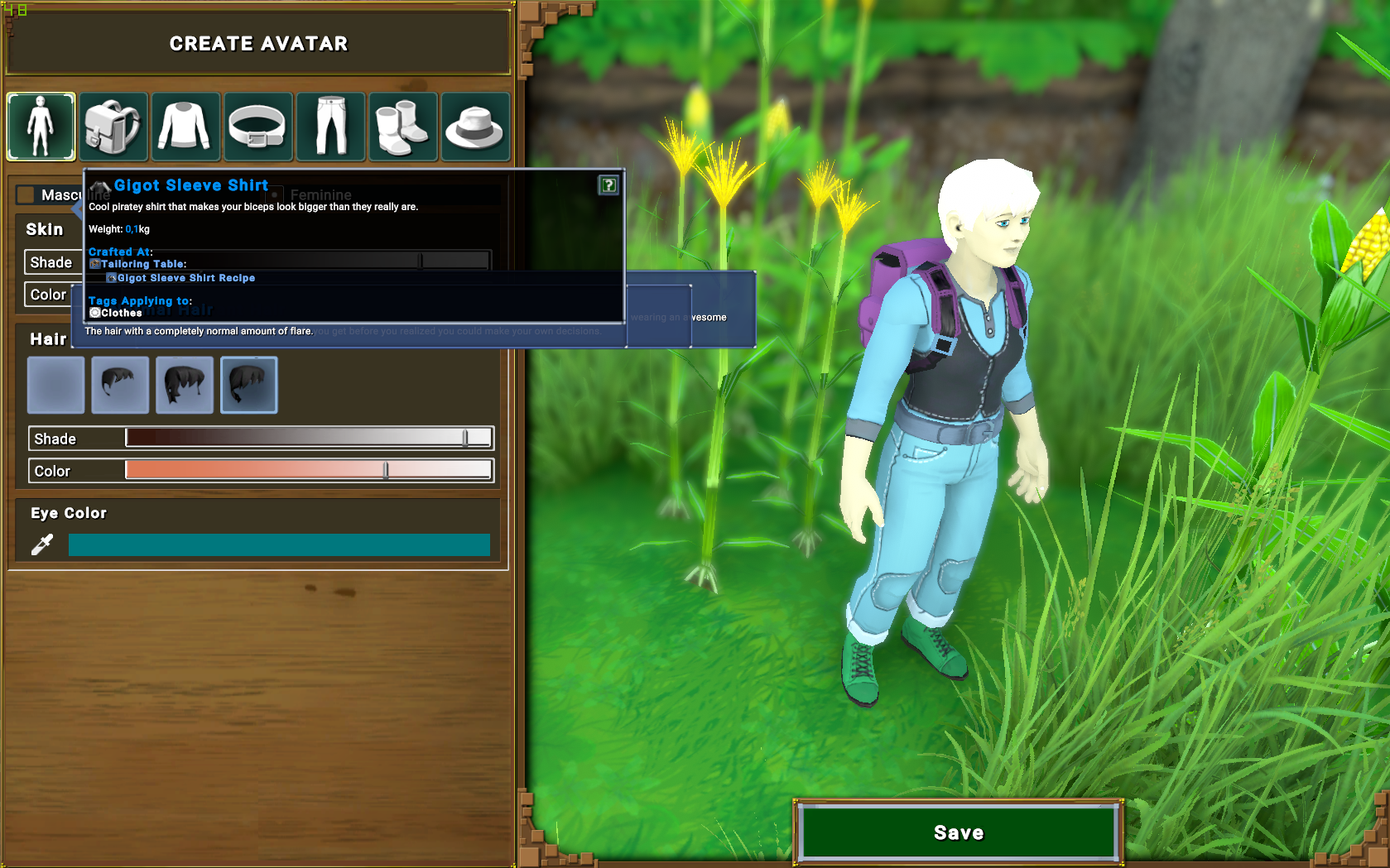Switch to the pants category tab
Viewport: 1390px width, 868px height.
[x=330, y=127]
